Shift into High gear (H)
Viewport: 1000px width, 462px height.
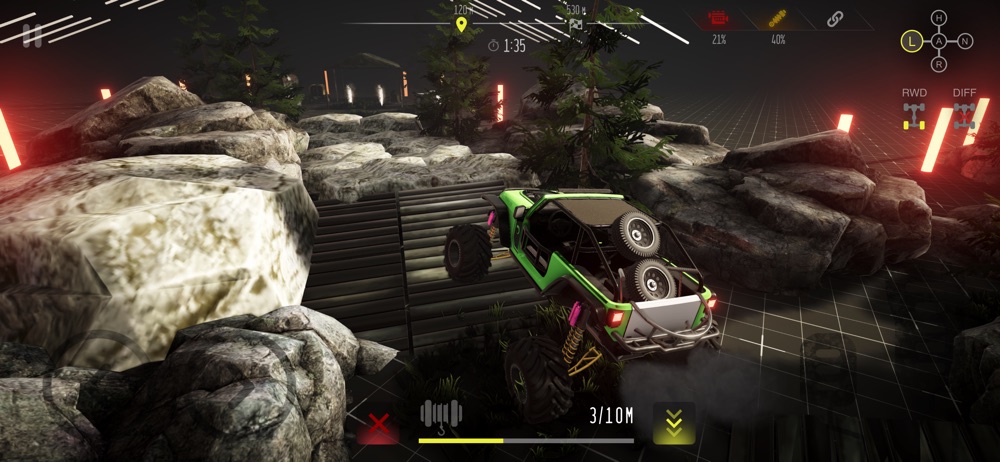938,18
